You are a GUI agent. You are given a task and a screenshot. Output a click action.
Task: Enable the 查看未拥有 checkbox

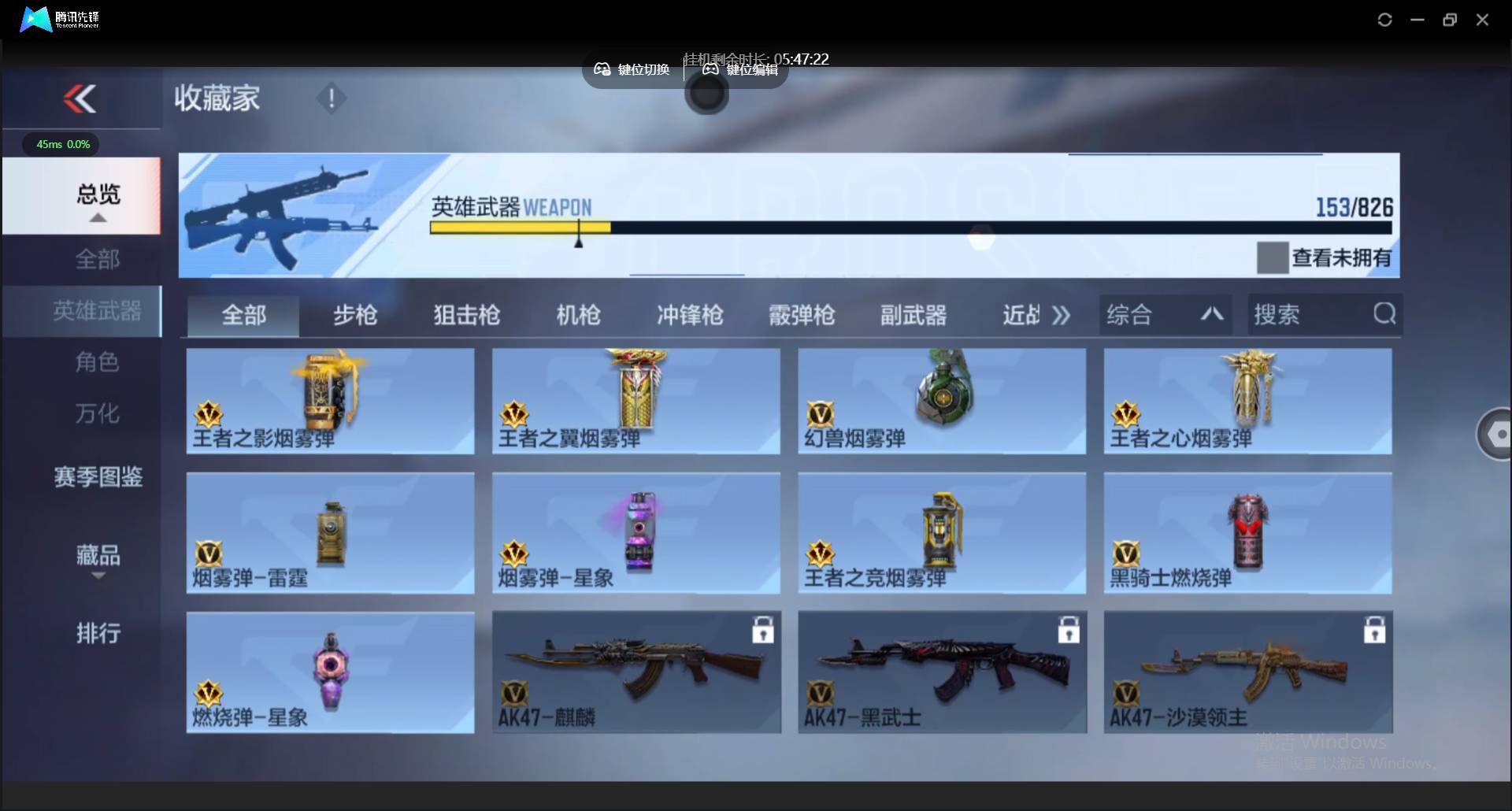coord(1273,257)
